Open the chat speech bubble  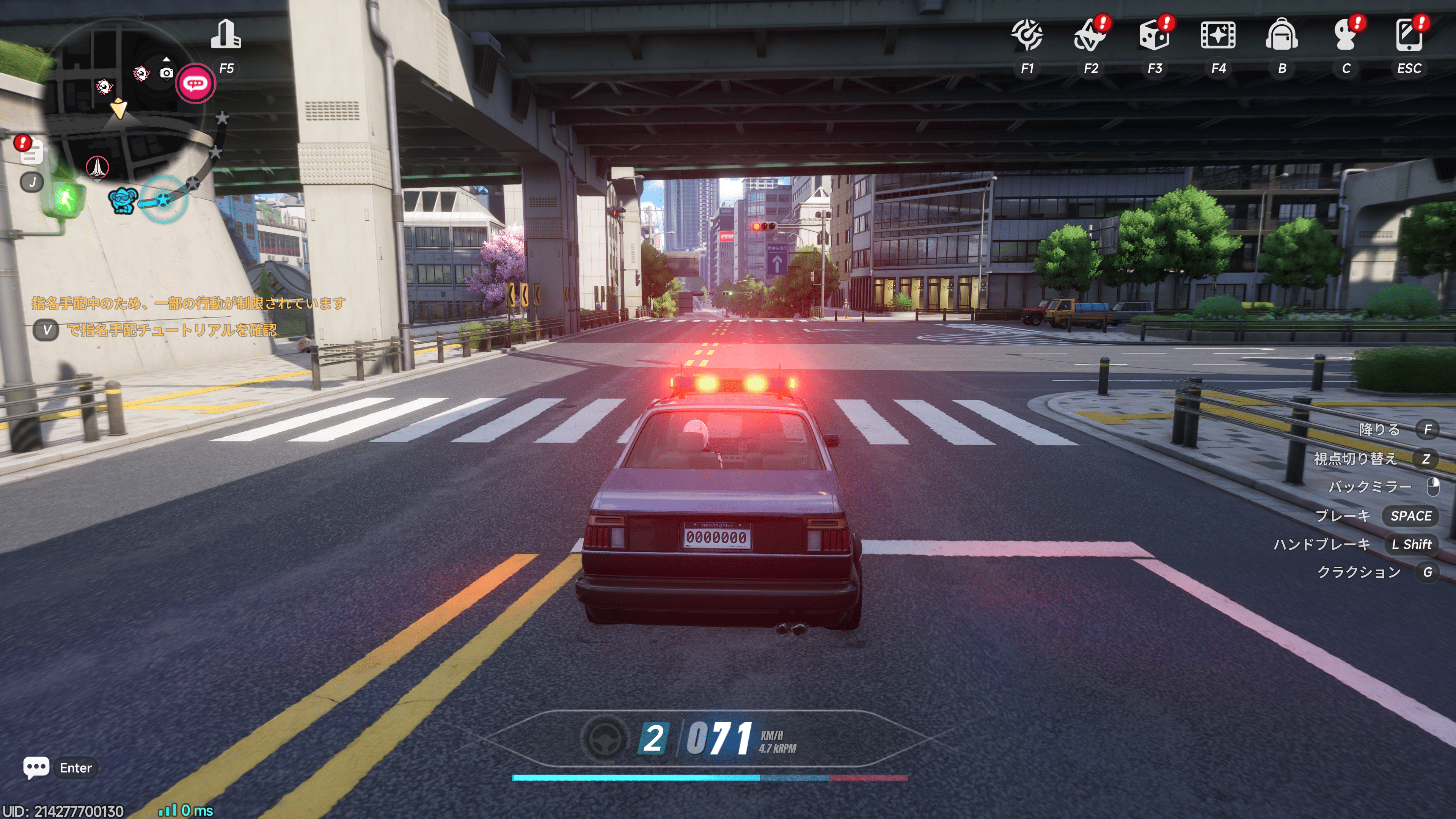click(36, 767)
